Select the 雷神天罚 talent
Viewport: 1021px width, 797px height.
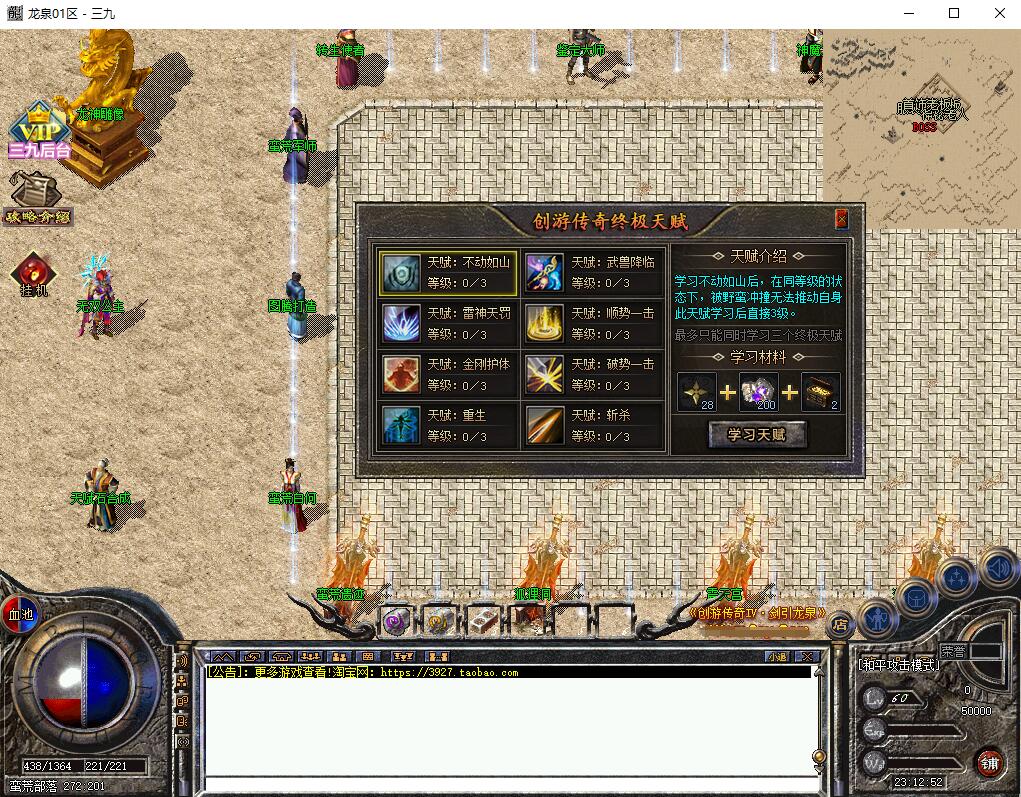coord(448,324)
